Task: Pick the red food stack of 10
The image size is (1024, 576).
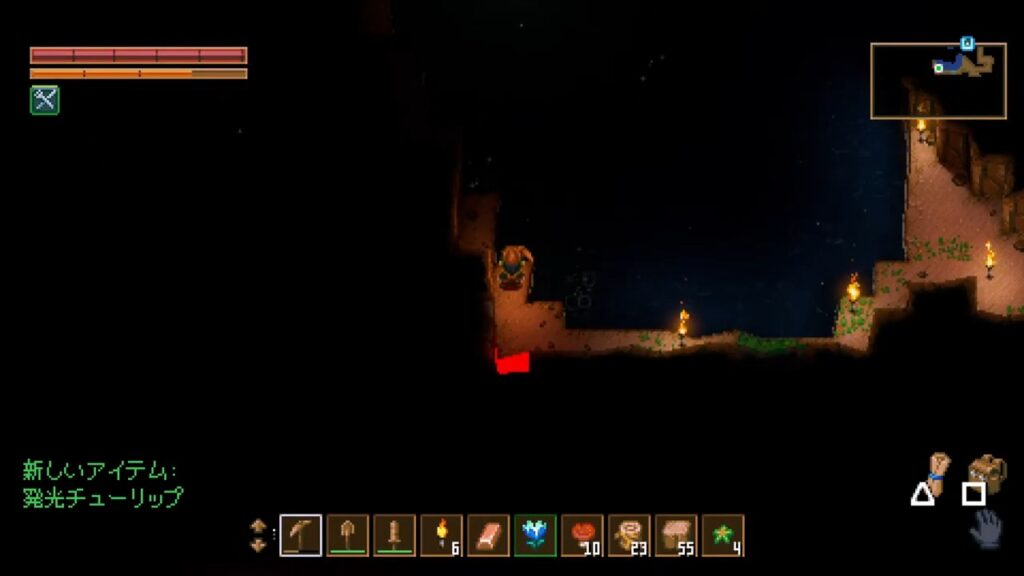Action: (583, 535)
